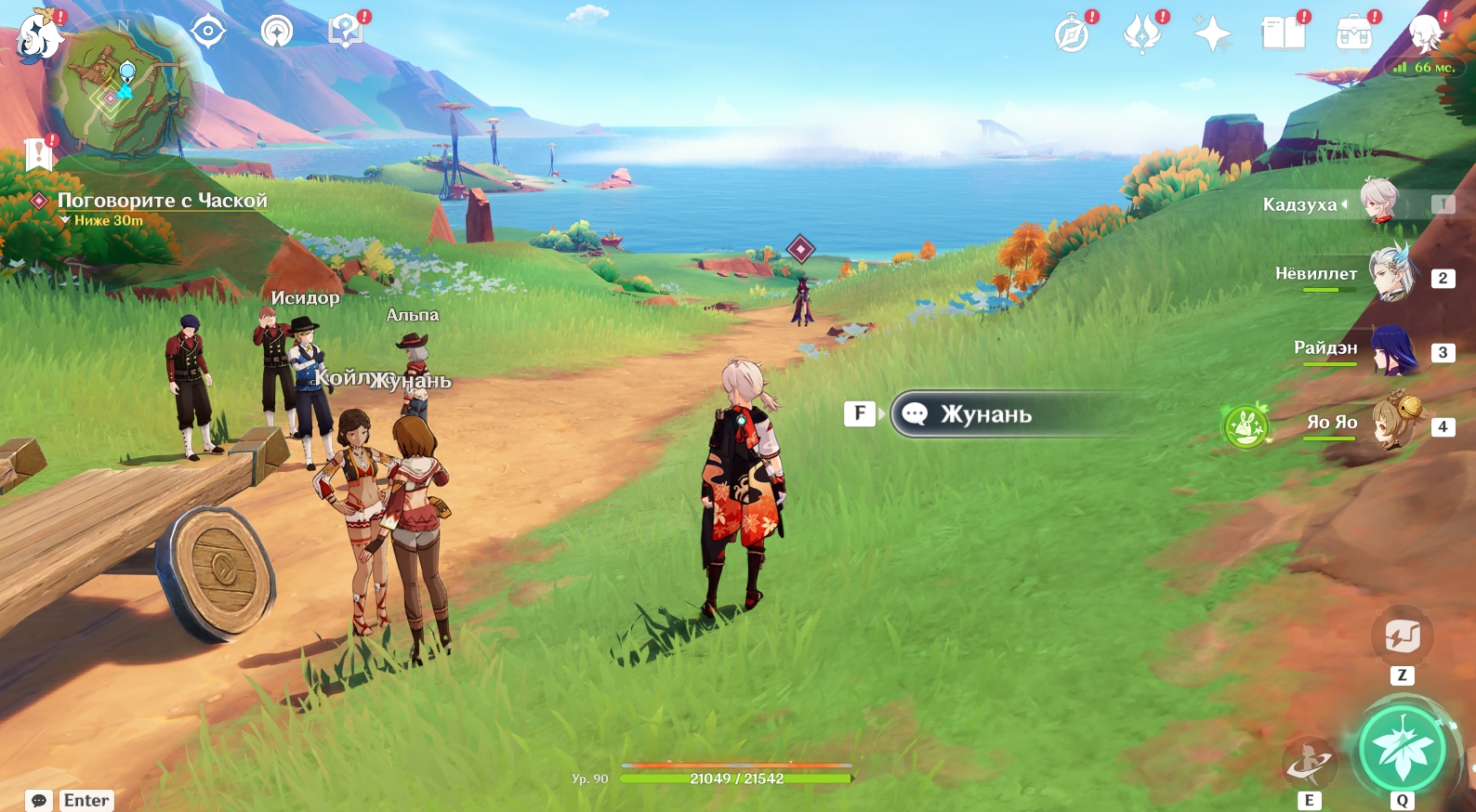Image resolution: width=1476 pixels, height=812 pixels.
Task: Open the Battle Pass book icon
Action: (x=1284, y=35)
